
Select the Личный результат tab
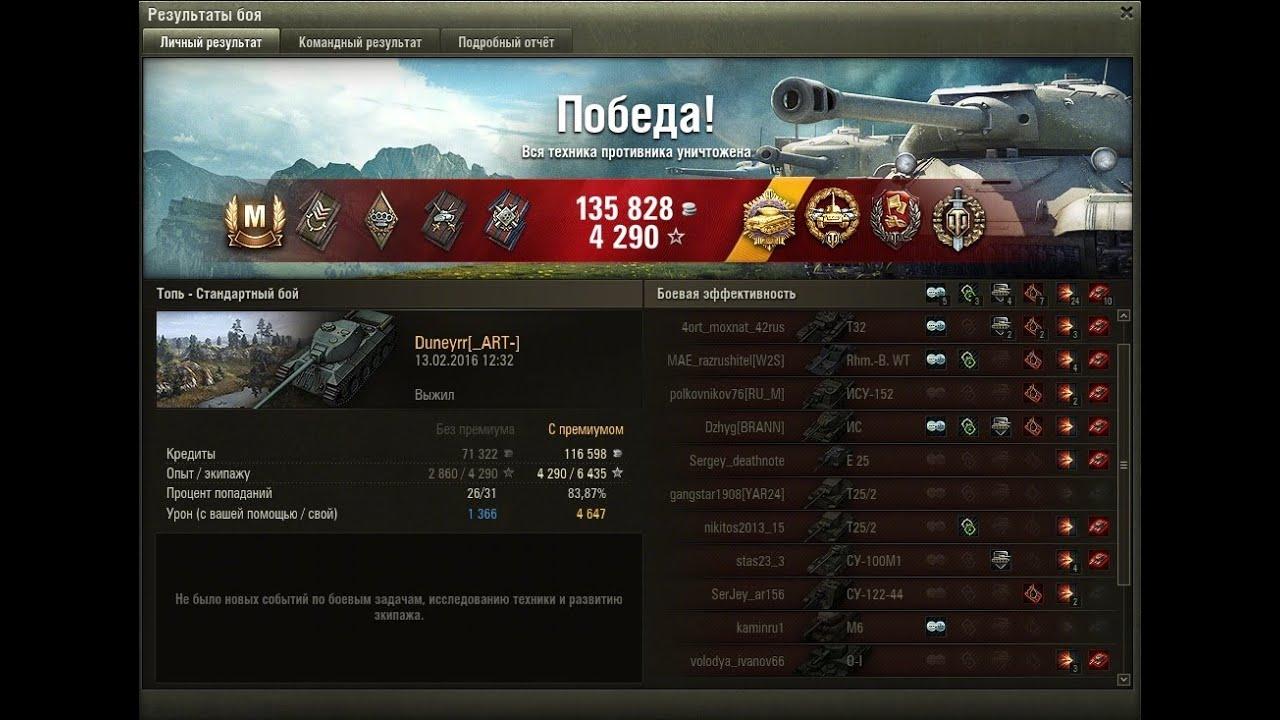pyautogui.click(x=211, y=42)
